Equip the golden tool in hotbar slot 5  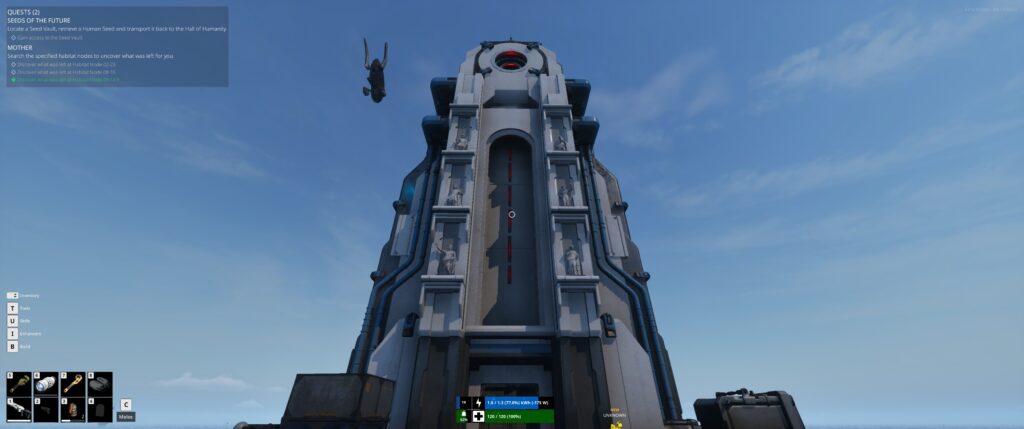click(x=20, y=384)
